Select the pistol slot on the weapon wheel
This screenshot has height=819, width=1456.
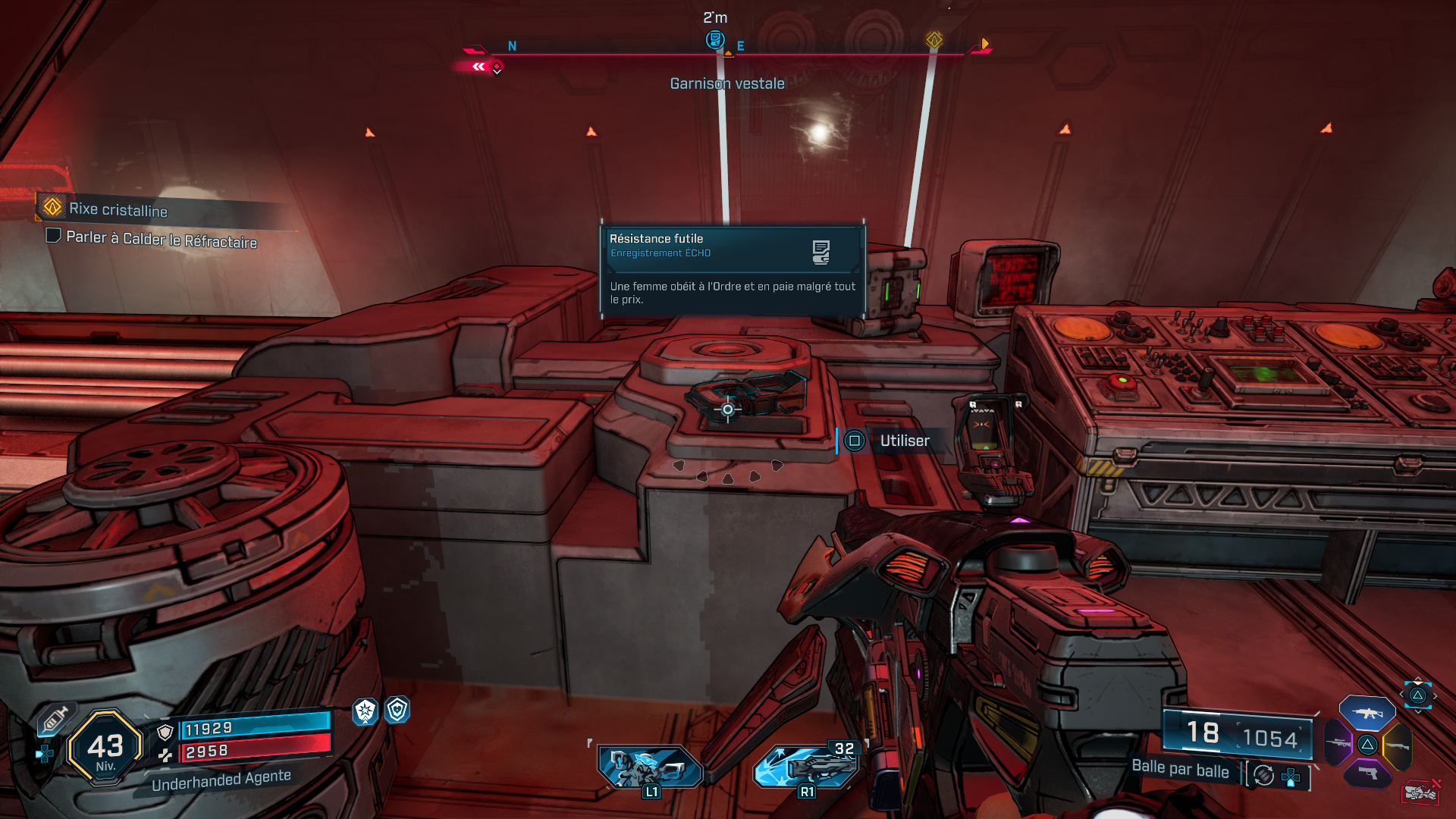1367,773
